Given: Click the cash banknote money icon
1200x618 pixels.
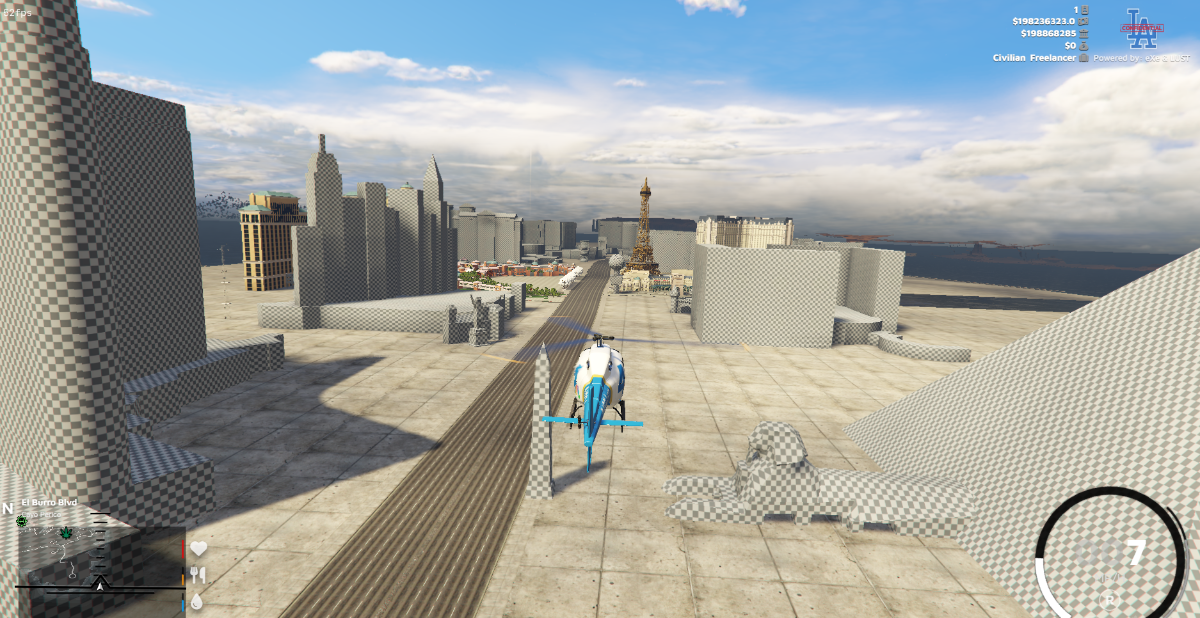Looking at the screenshot, I should click(1083, 21).
